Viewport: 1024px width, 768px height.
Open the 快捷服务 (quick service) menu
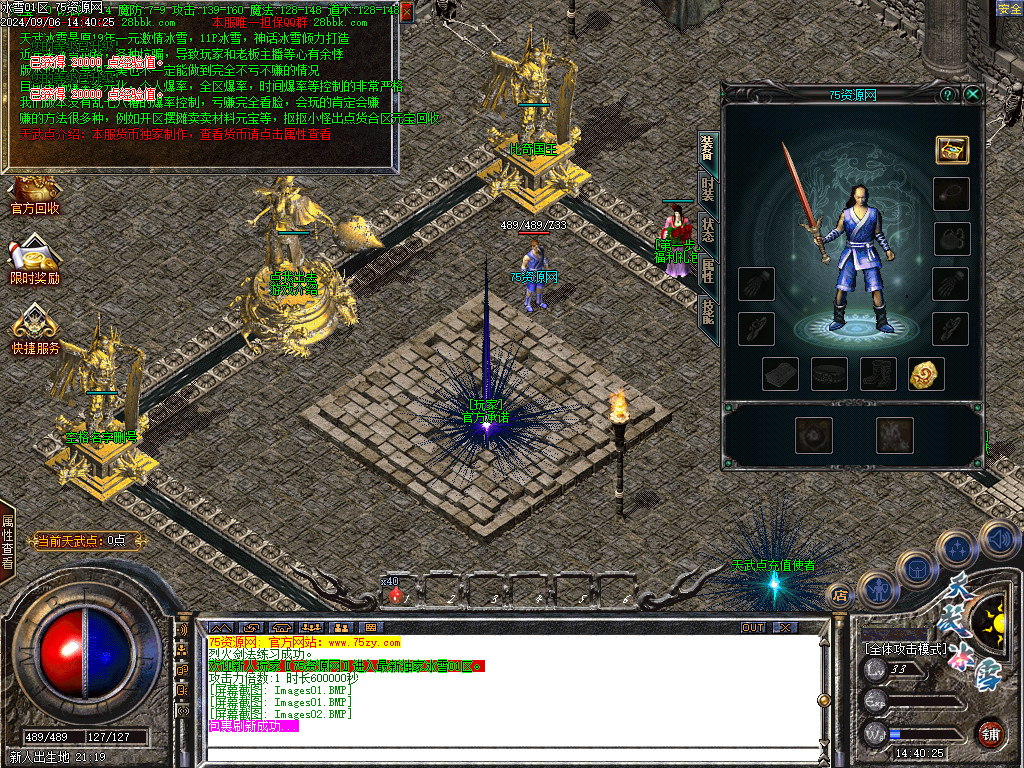tap(35, 330)
